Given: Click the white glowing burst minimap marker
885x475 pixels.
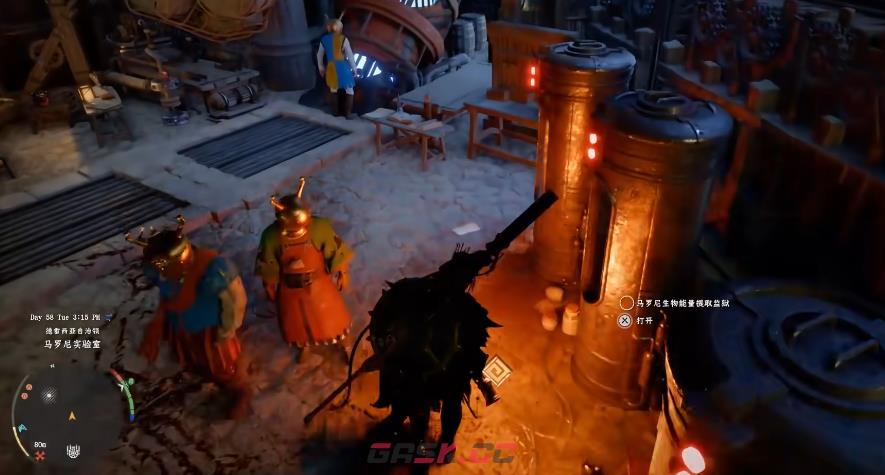Looking at the screenshot, I should [x=48, y=395].
